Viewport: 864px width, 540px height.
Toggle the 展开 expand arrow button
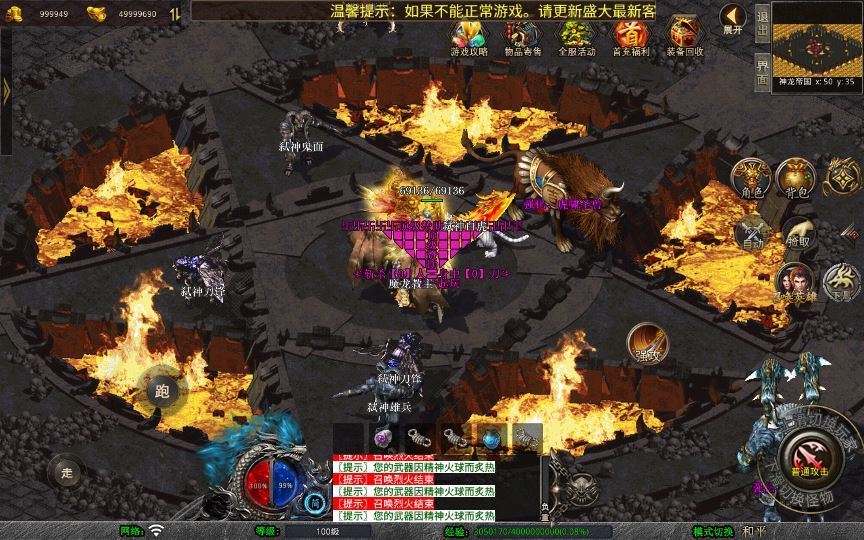point(734,18)
